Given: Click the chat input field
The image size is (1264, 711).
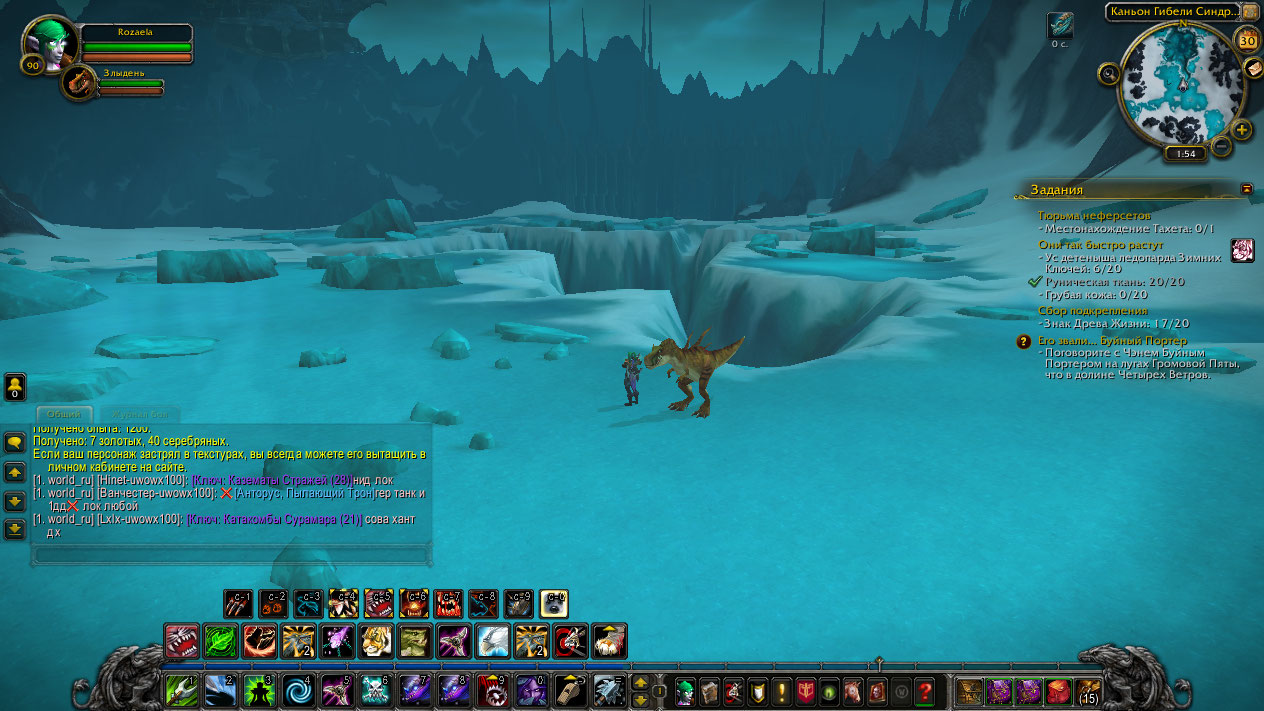Looking at the screenshot, I should coord(231,553).
